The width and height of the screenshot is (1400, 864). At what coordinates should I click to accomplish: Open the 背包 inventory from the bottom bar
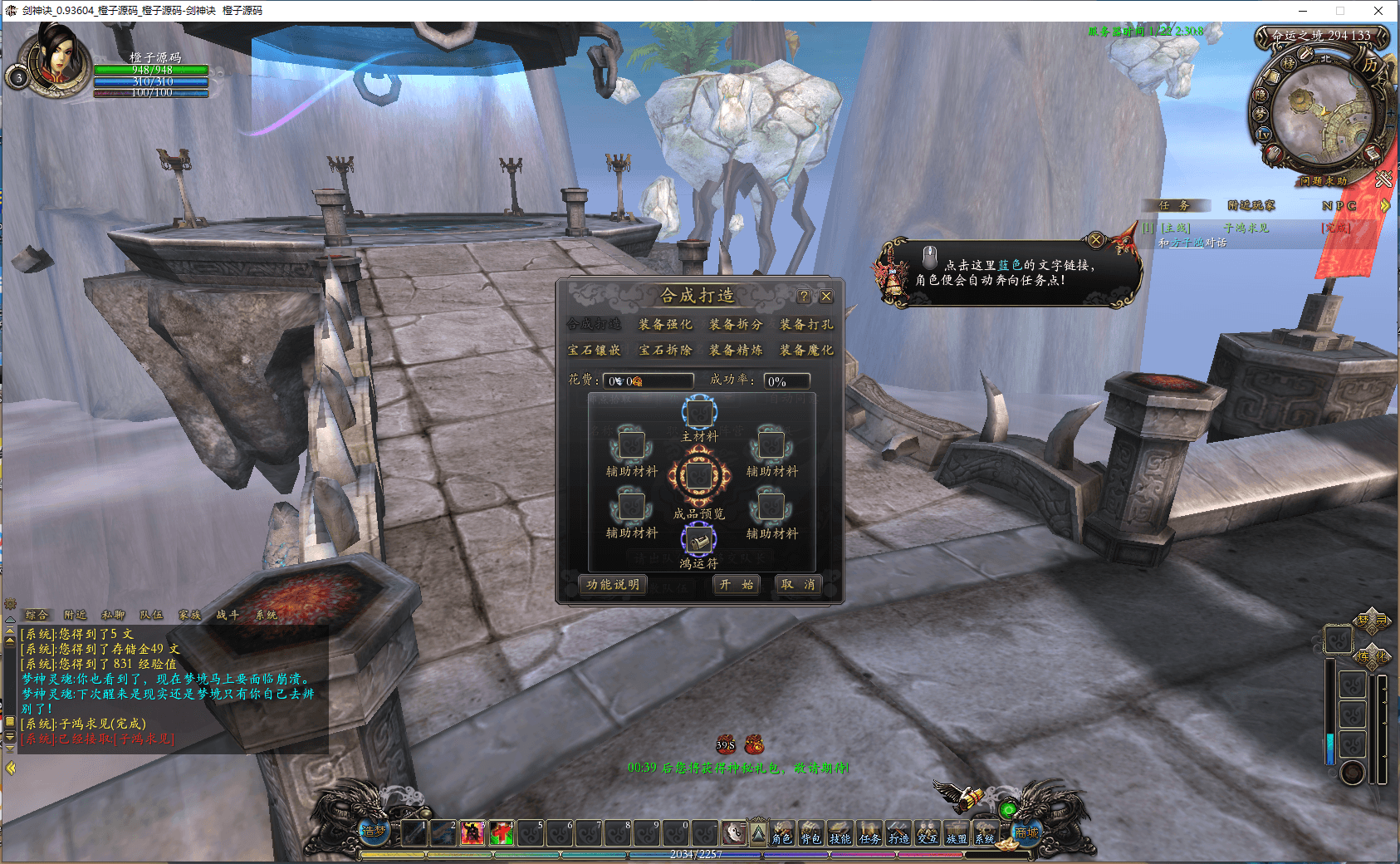[810, 833]
